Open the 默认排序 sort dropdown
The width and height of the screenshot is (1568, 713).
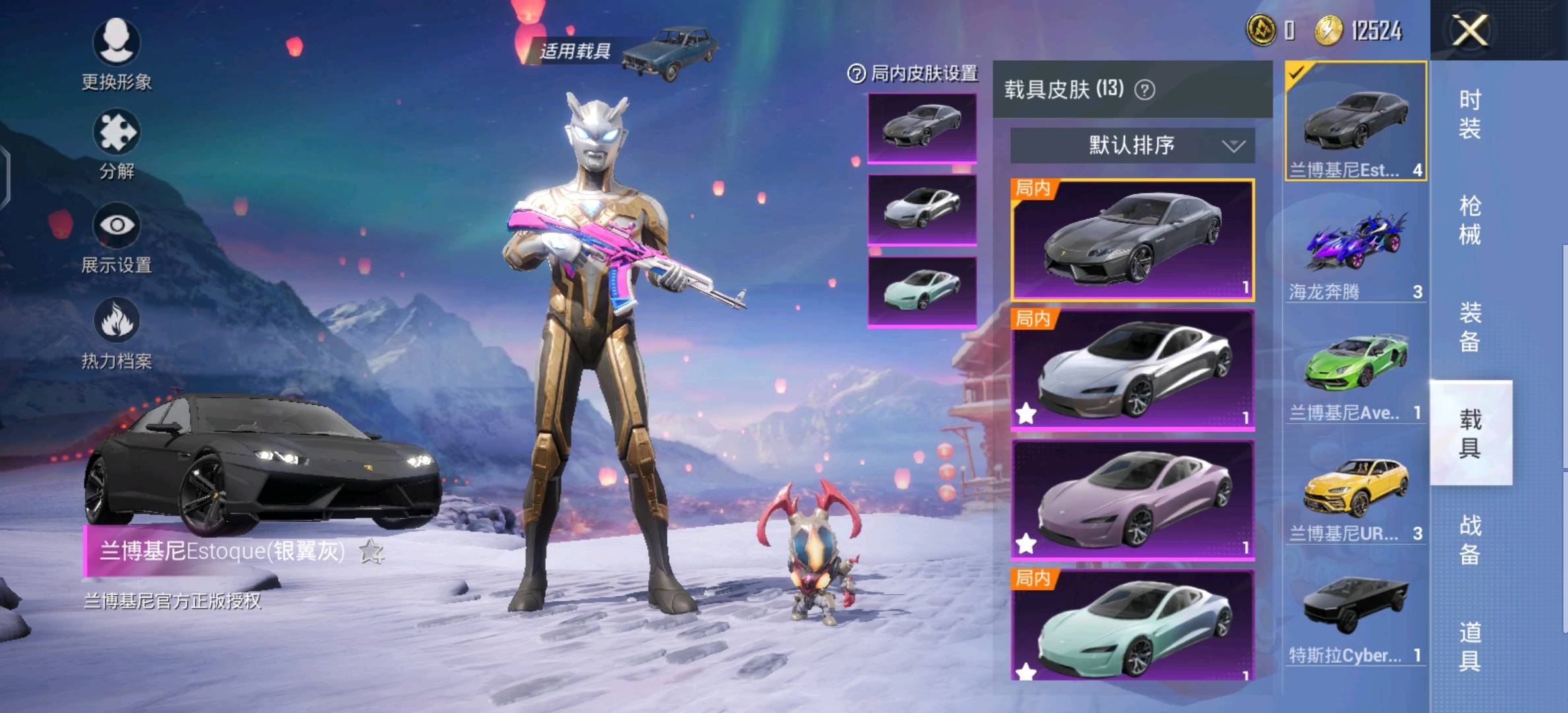1132,145
